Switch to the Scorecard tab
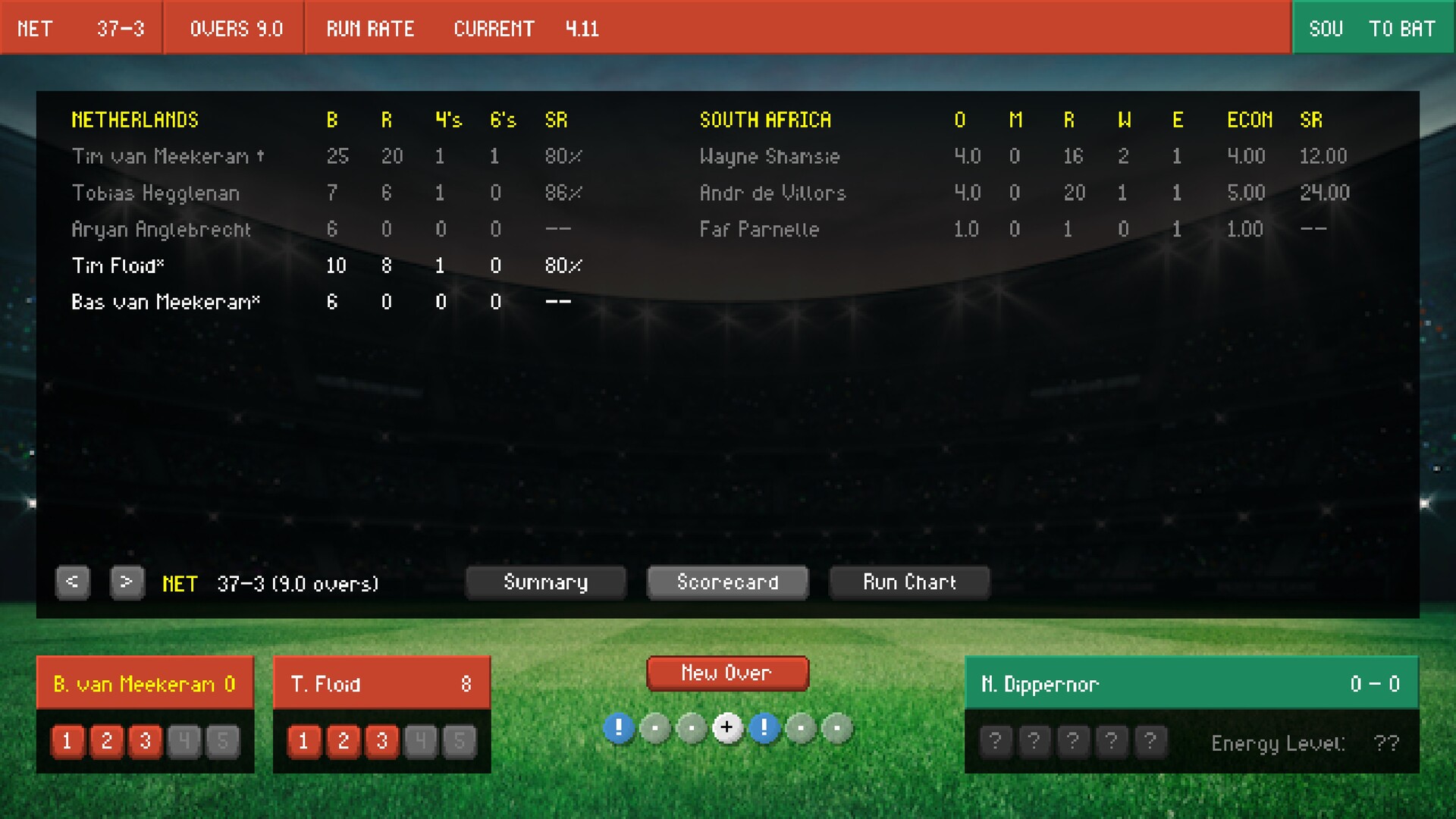Image resolution: width=1456 pixels, height=819 pixels. (x=727, y=582)
